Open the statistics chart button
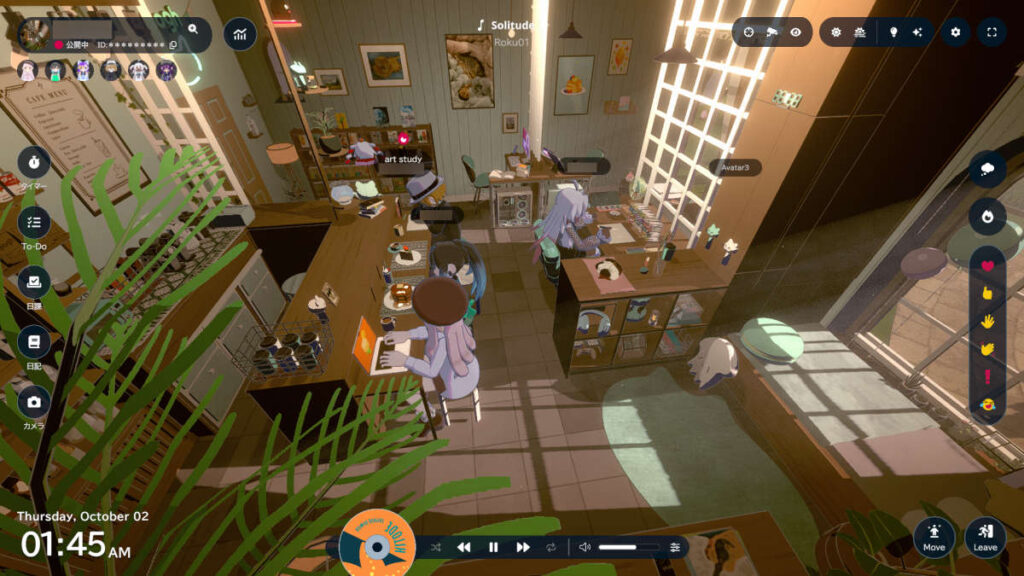 pyautogui.click(x=240, y=33)
